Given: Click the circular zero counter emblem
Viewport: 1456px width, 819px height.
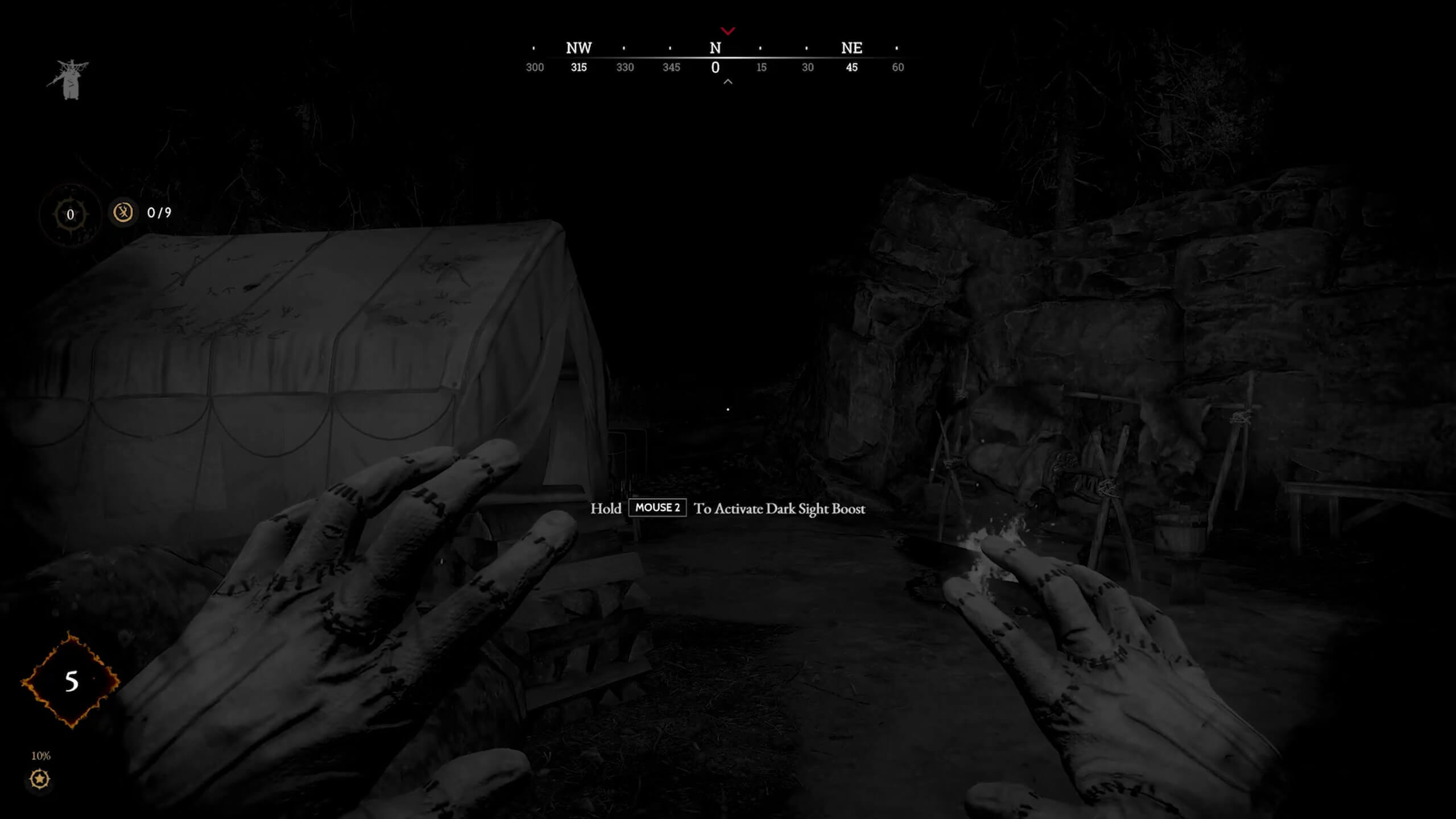Looking at the screenshot, I should point(71,215).
